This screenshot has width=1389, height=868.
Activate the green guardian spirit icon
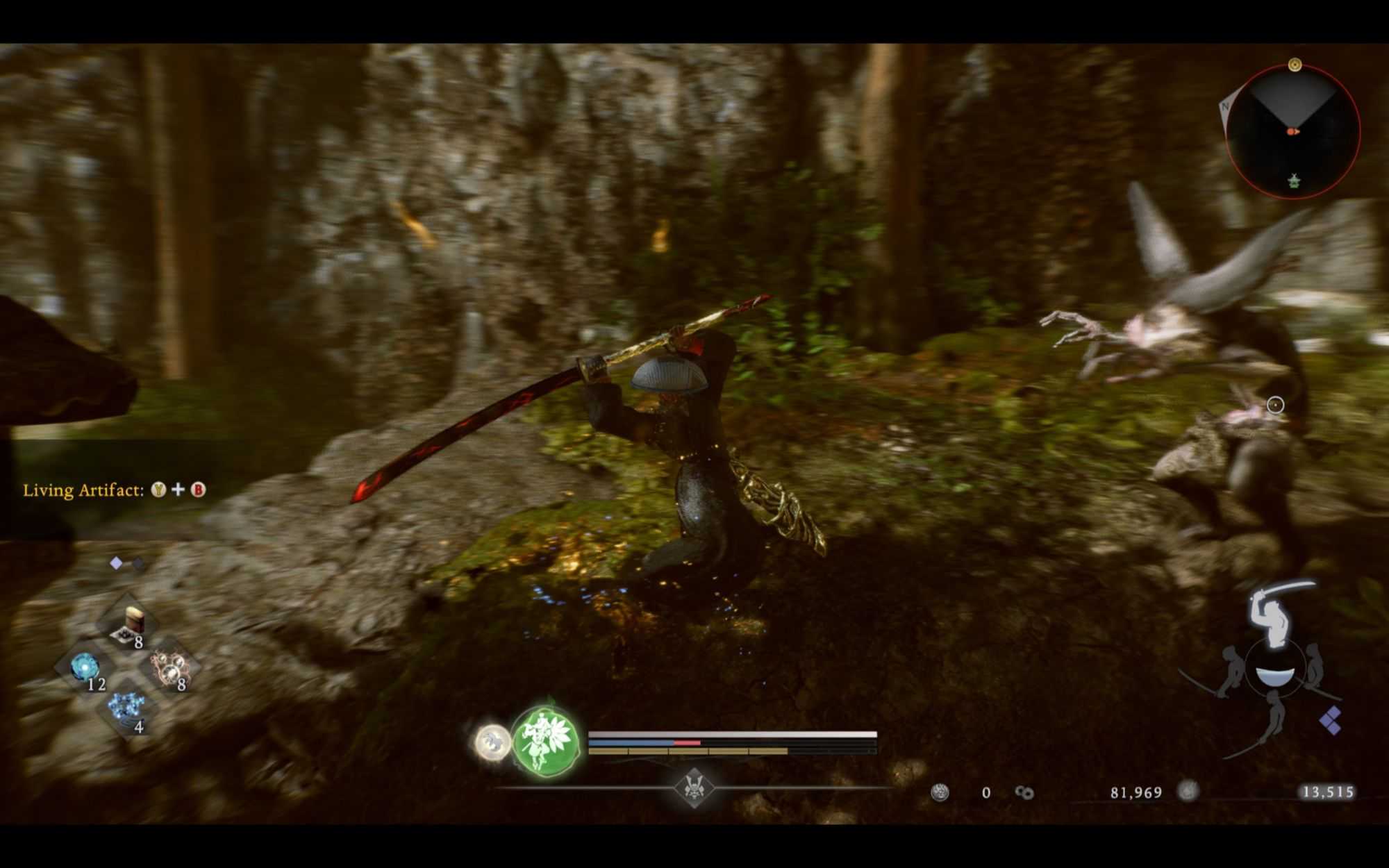click(x=546, y=741)
